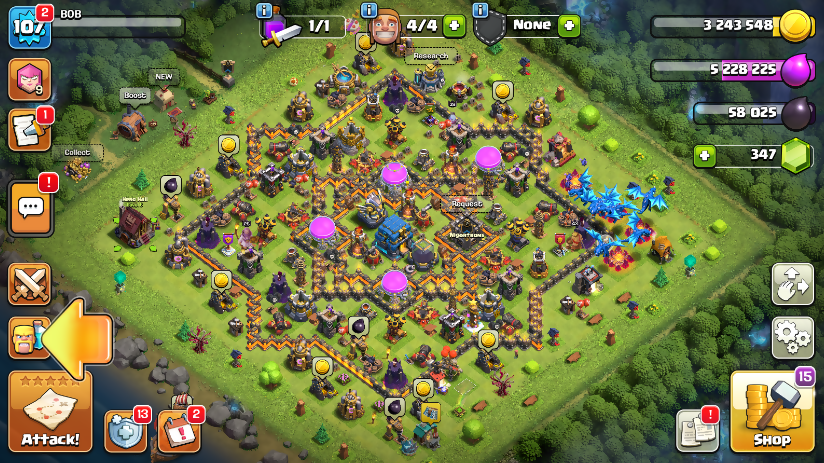Add a builder using the plus button
This screenshot has width=824, height=463.
[454, 26]
